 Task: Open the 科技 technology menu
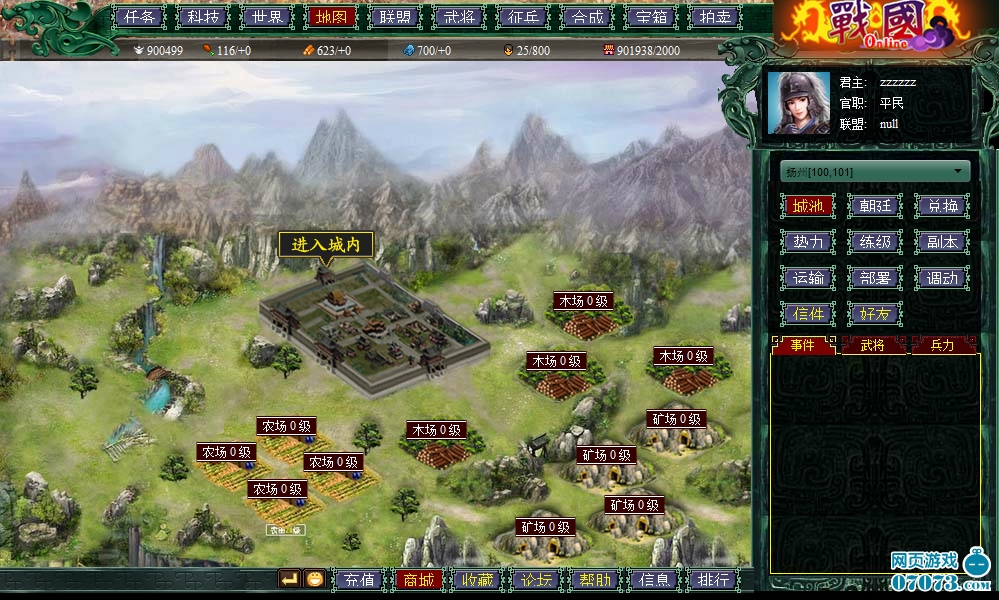pyautogui.click(x=201, y=17)
